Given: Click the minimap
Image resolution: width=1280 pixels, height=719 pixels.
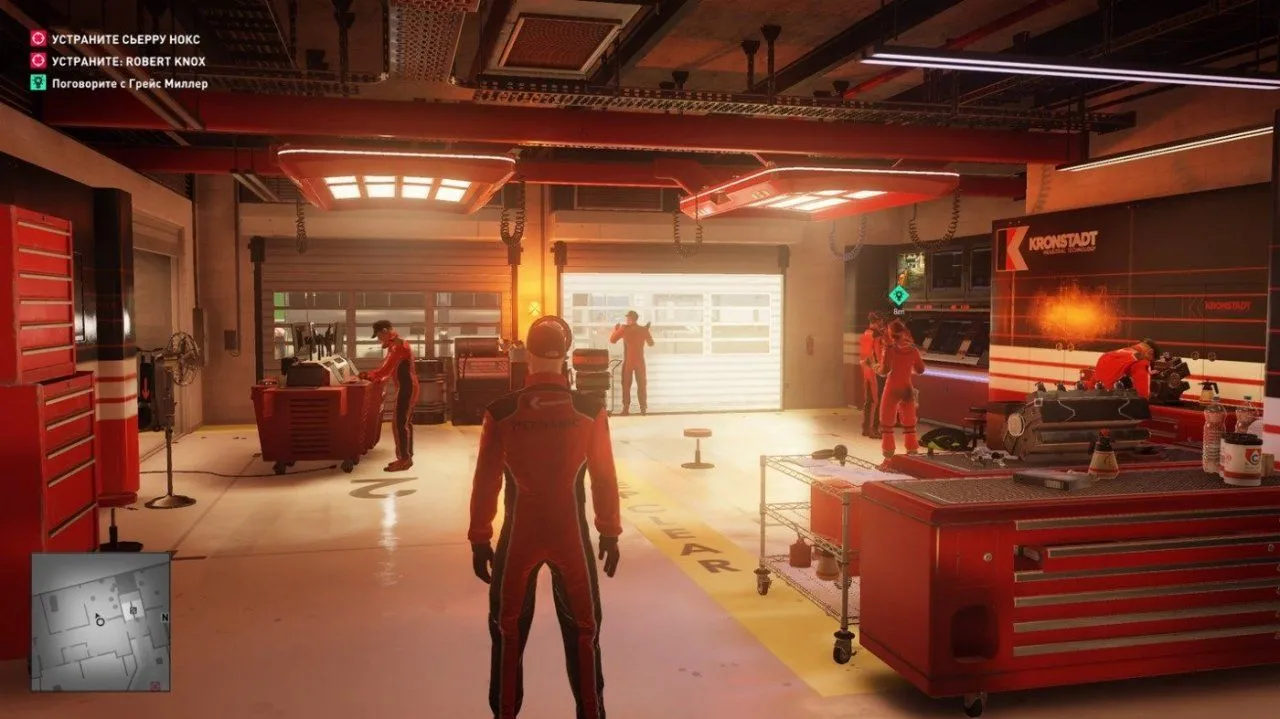Looking at the screenshot, I should (100, 621).
